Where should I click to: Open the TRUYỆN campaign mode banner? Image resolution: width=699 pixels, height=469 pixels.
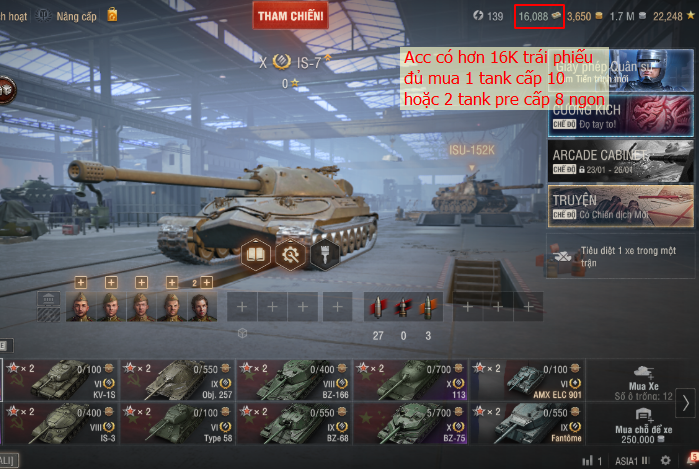coord(620,205)
